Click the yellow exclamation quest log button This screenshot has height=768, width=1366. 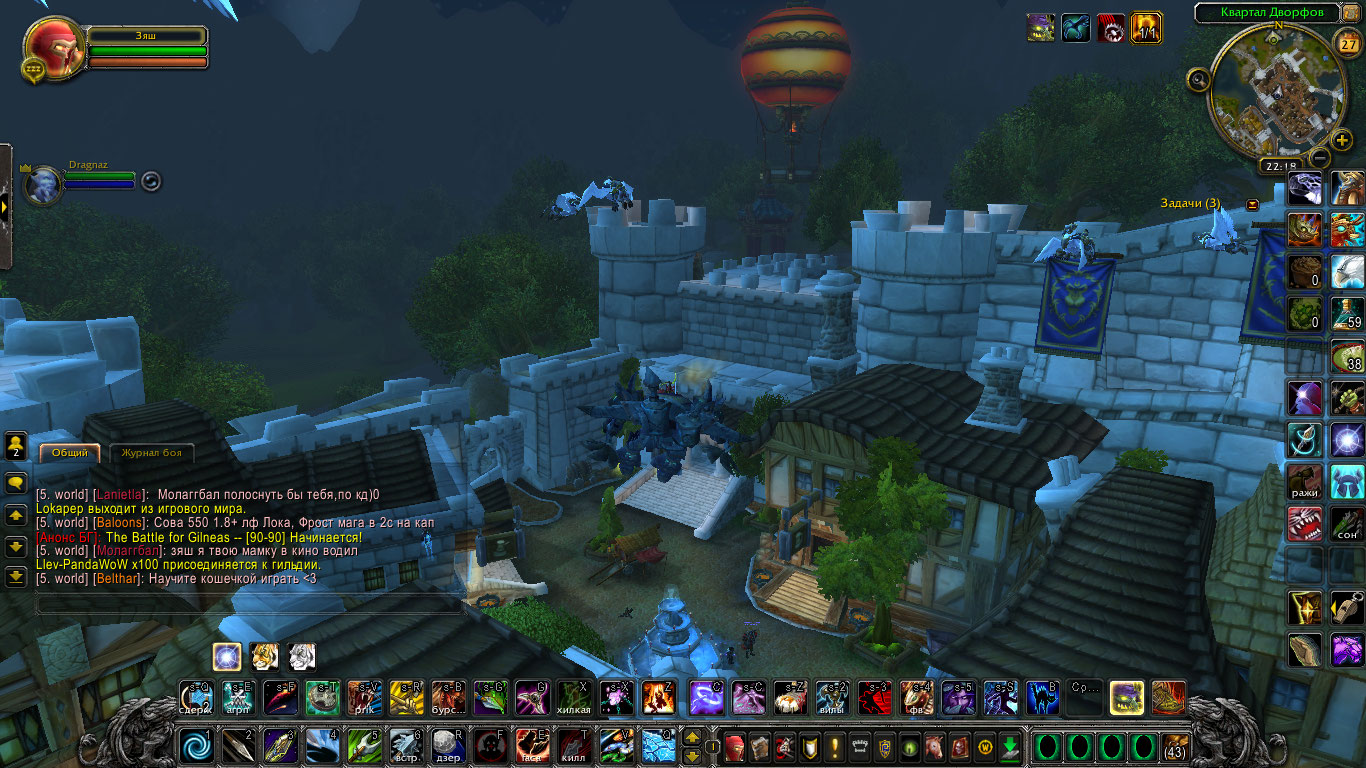point(835,746)
